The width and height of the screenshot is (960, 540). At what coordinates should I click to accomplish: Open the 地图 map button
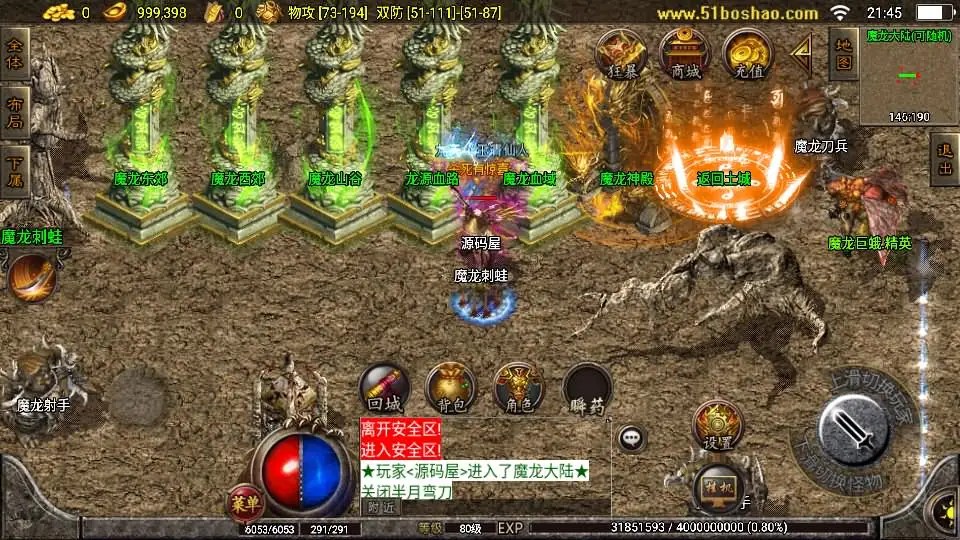pyautogui.click(x=844, y=54)
